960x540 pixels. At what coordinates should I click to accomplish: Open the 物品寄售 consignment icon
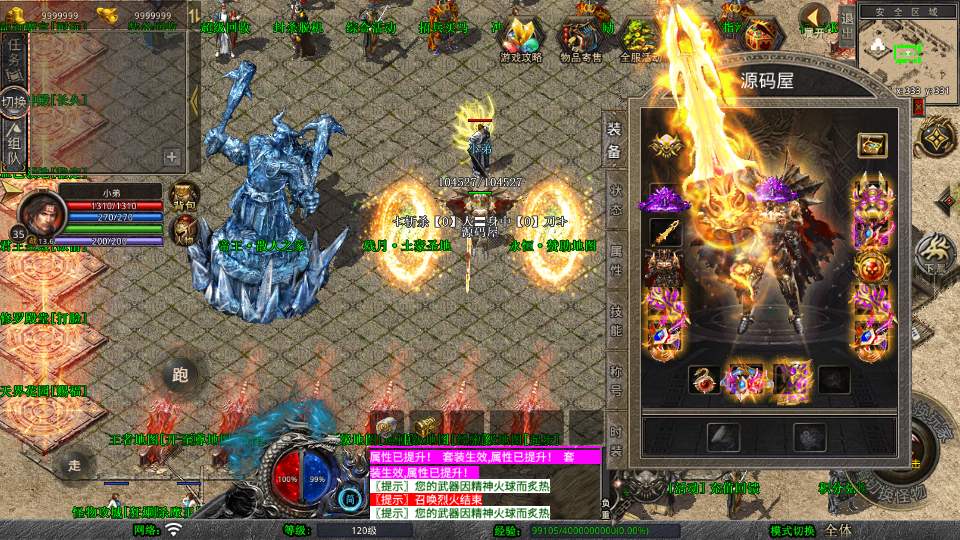[580, 39]
